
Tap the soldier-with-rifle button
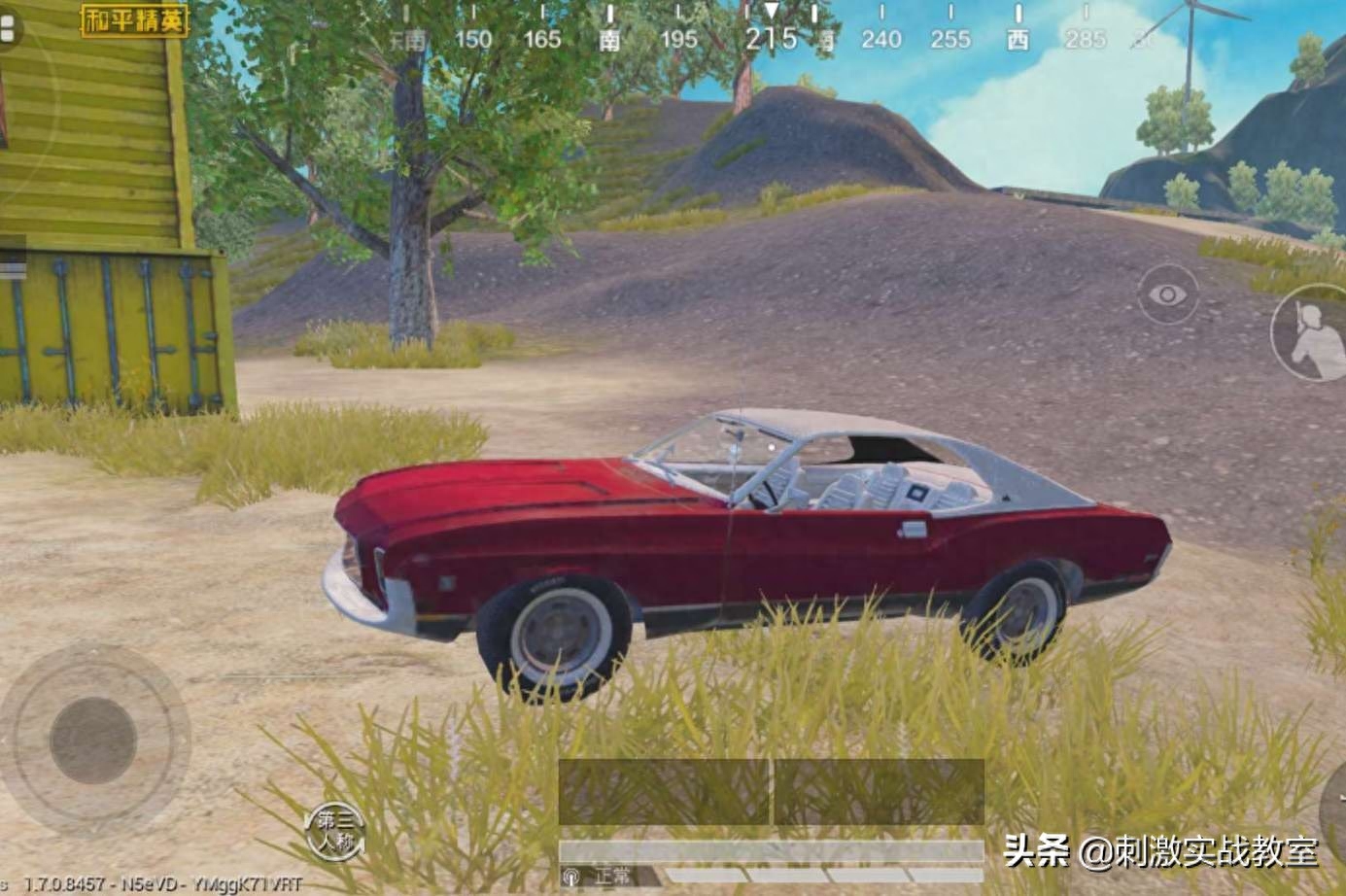point(1310,334)
